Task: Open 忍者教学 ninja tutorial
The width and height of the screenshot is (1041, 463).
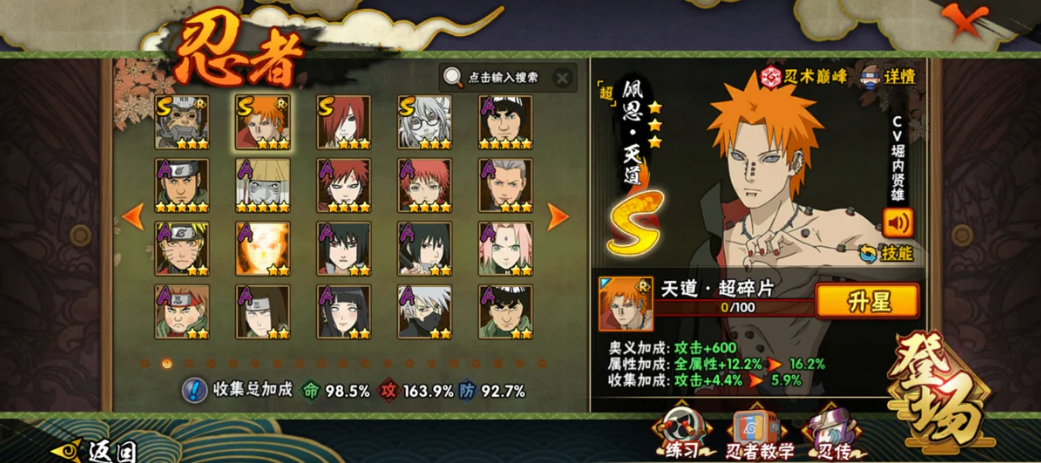Action: (758, 435)
